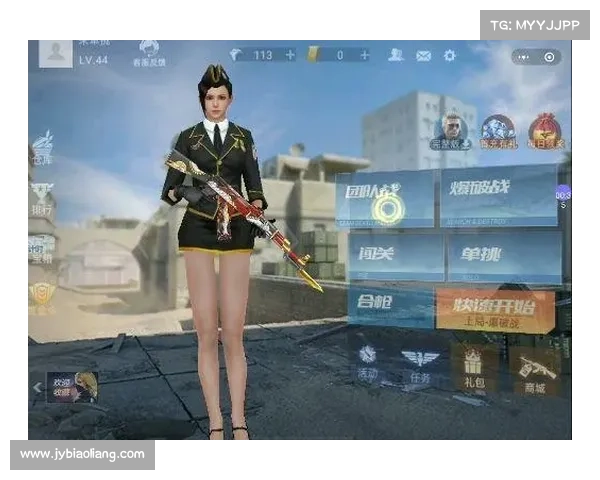Hit the orange 快速开始 quick start button

pyautogui.click(x=494, y=311)
